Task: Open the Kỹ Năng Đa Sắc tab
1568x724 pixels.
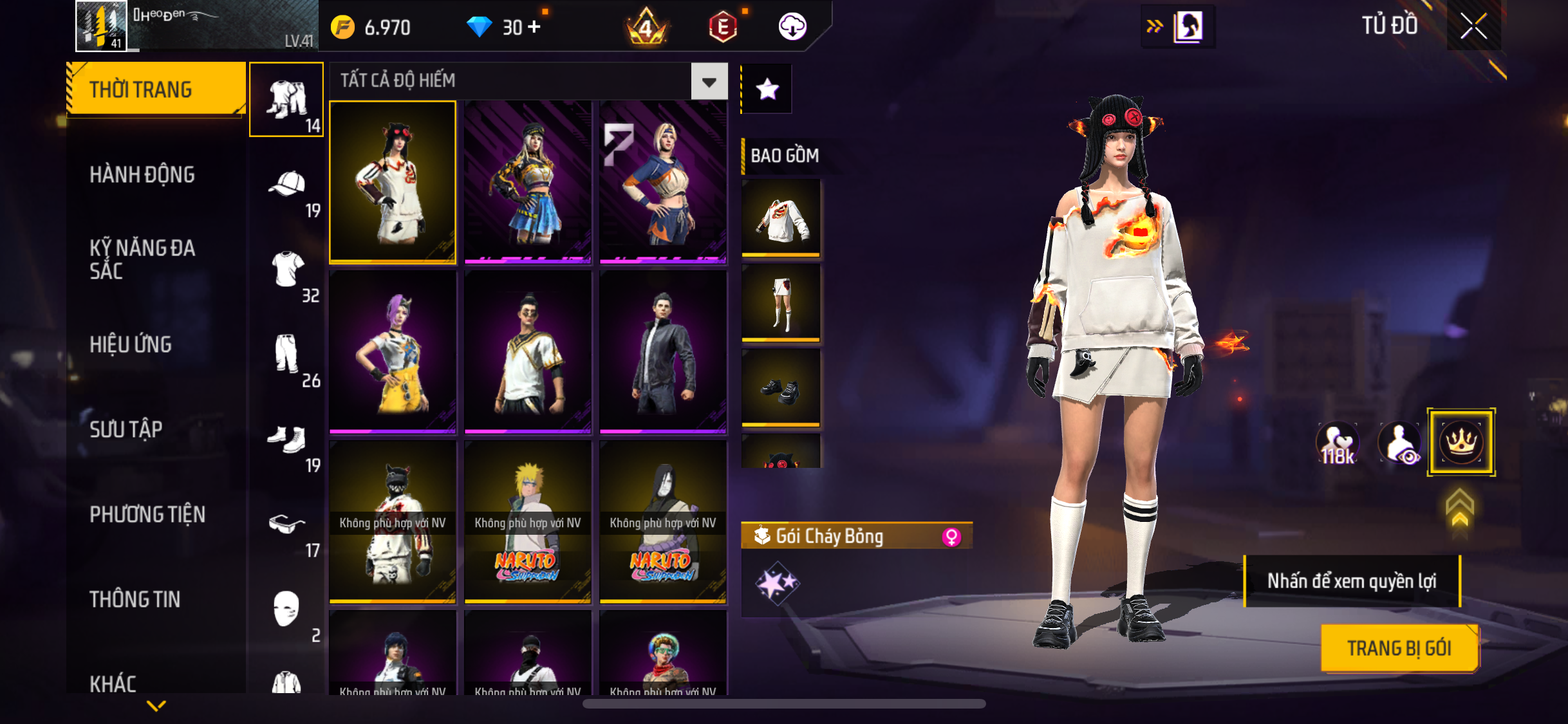Action: click(142, 259)
